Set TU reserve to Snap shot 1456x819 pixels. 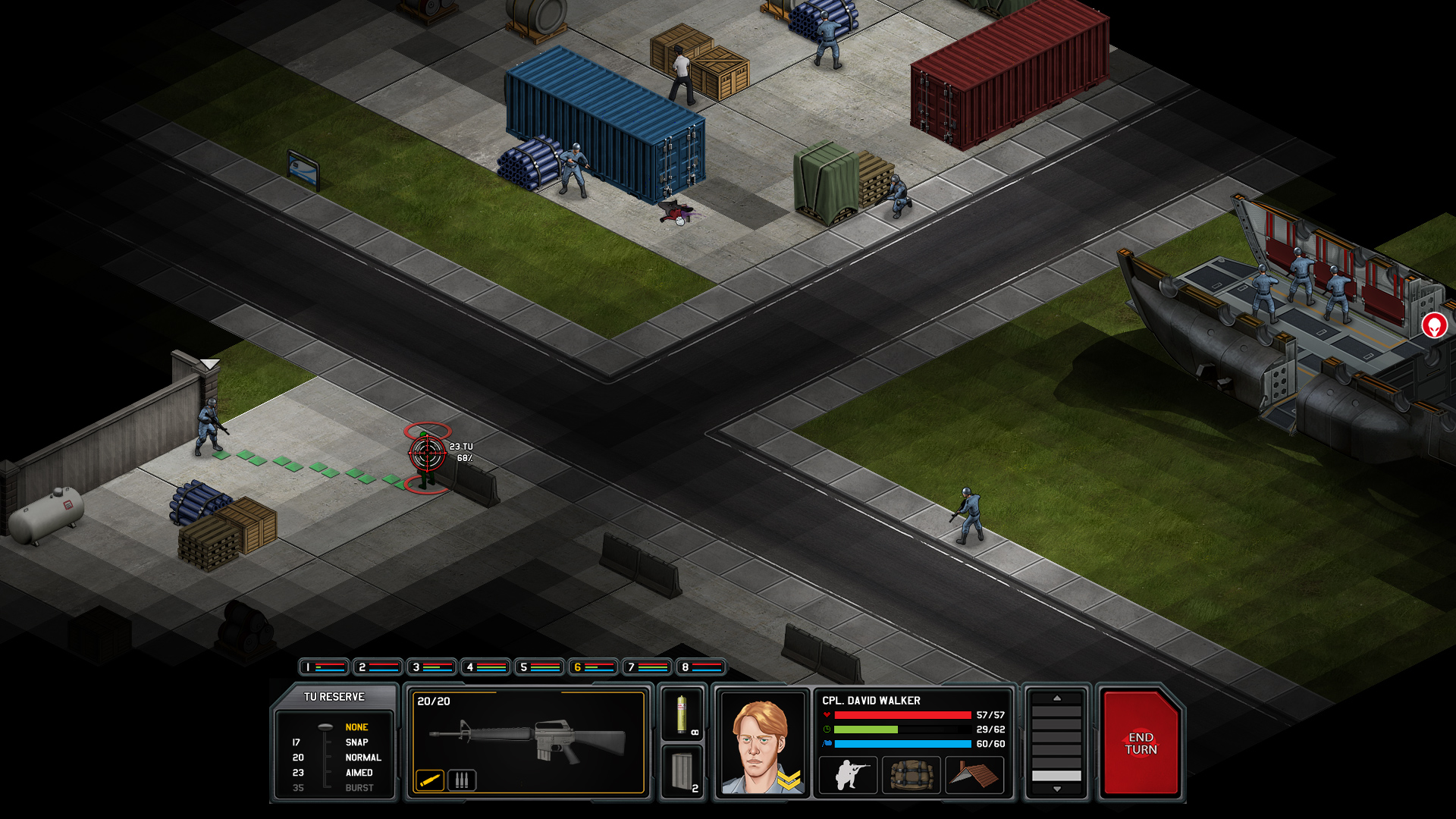pos(356,742)
